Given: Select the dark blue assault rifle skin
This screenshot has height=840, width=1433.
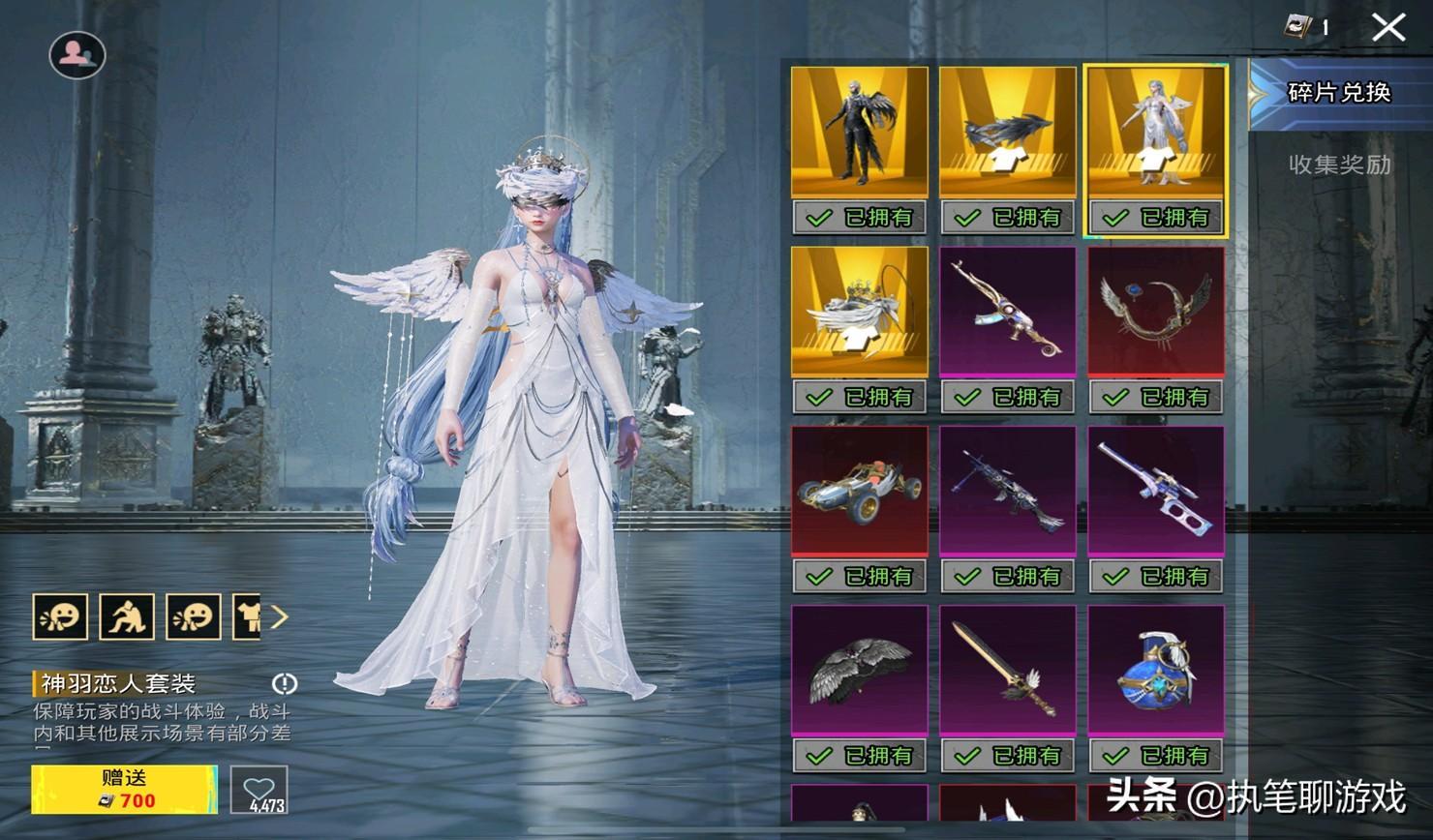Looking at the screenshot, I should (1007, 491).
